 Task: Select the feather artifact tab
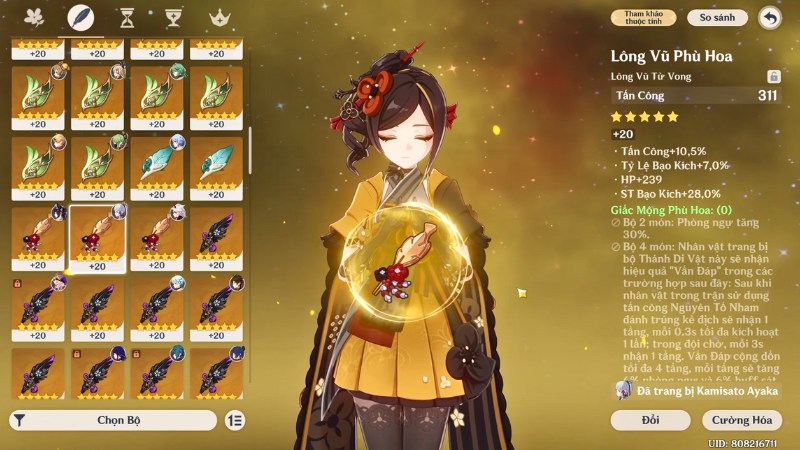(x=79, y=17)
